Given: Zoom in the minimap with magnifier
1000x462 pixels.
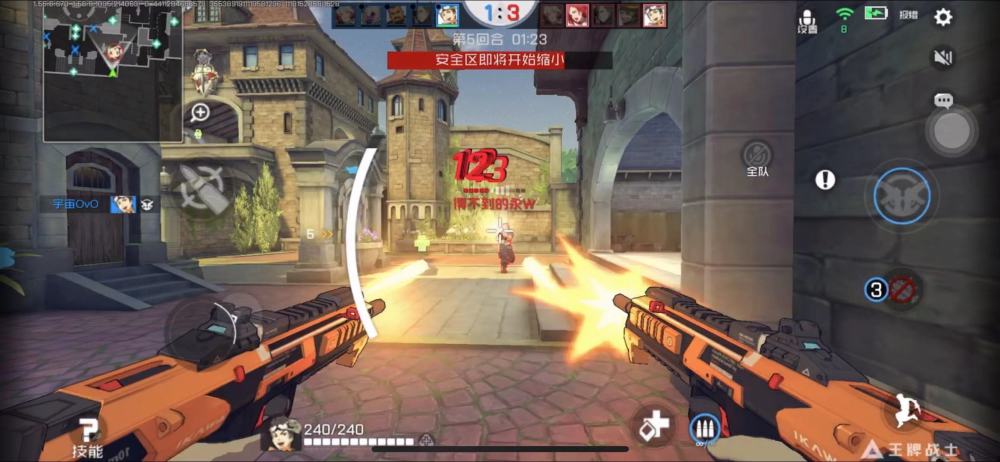Looking at the screenshot, I should (x=200, y=112).
